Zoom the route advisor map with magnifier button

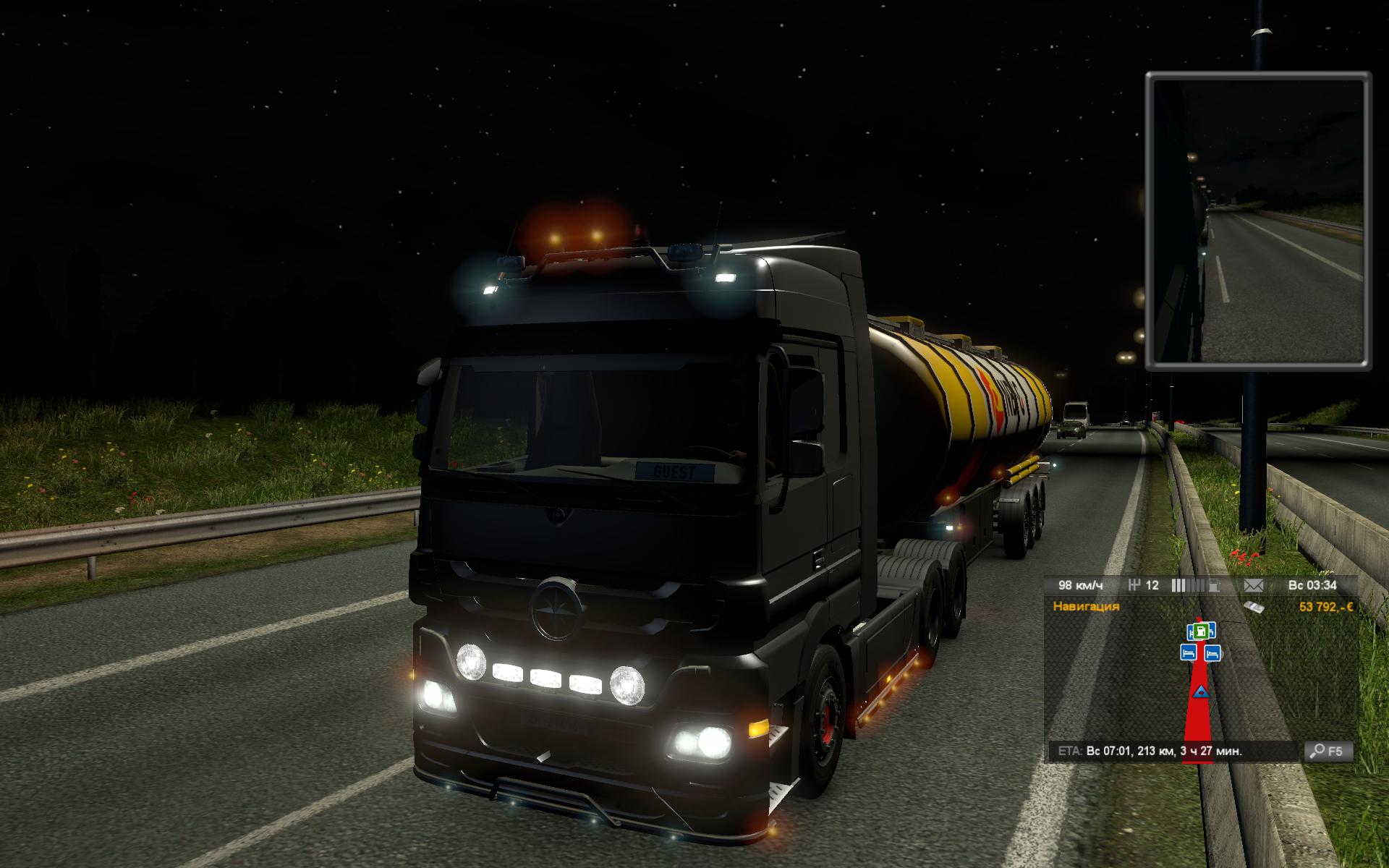tap(1328, 752)
